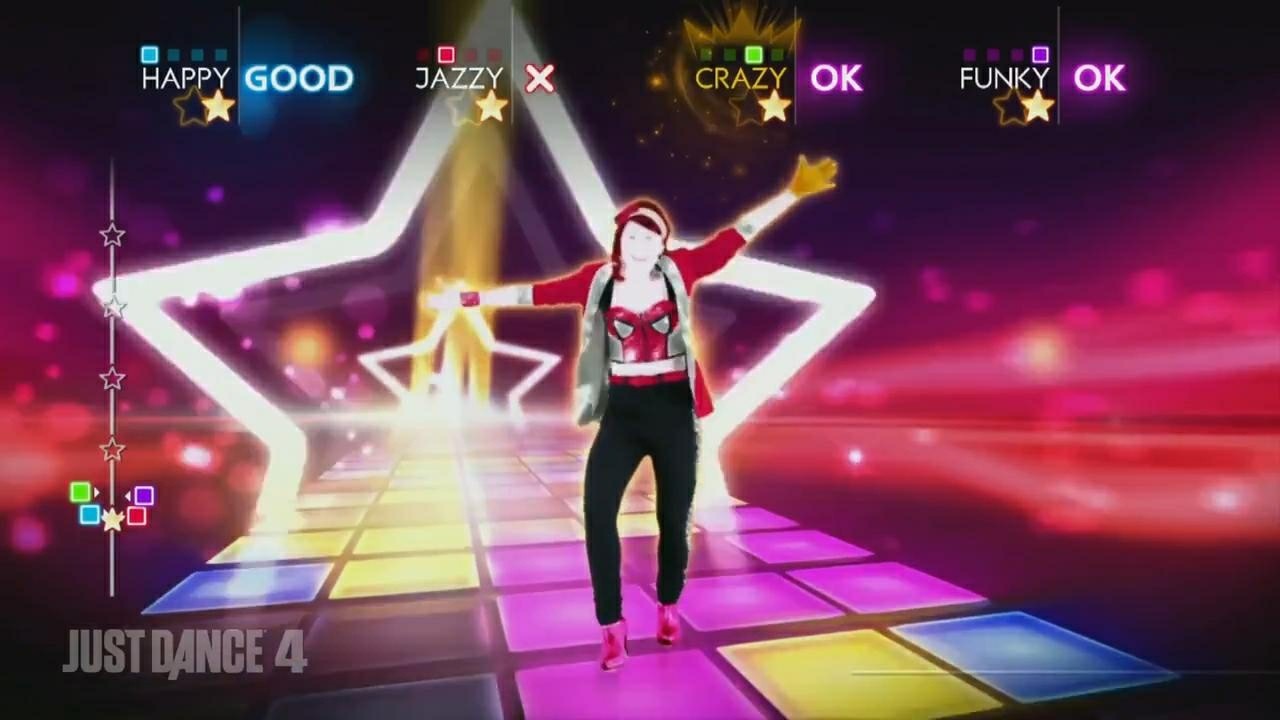This screenshot has width=1280, height=720.
Task: Toggle the purple player square on the meter
Action: [x=144, y=495]
